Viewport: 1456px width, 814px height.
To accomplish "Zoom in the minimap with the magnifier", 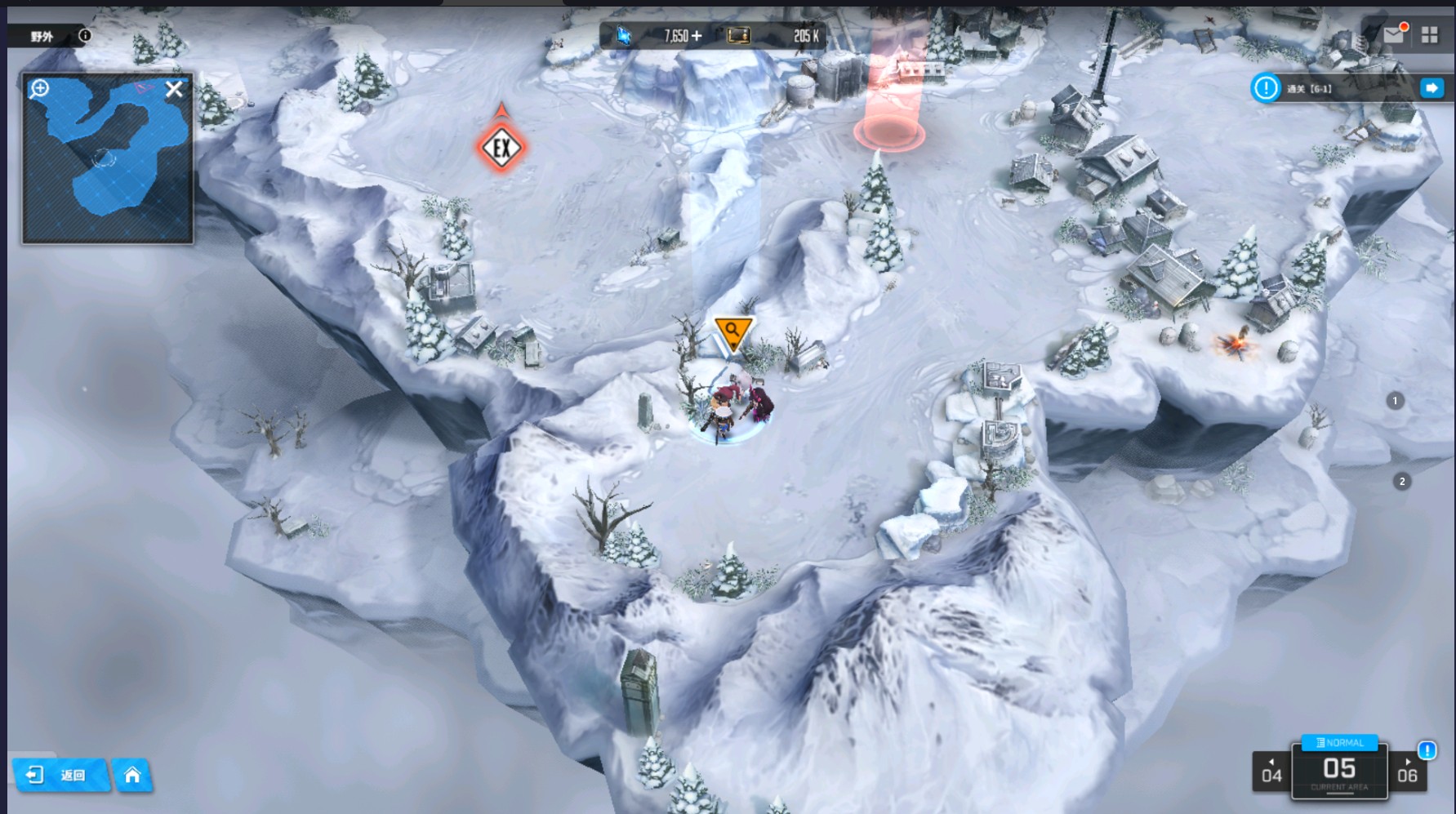I will click(x=39, y=88).
